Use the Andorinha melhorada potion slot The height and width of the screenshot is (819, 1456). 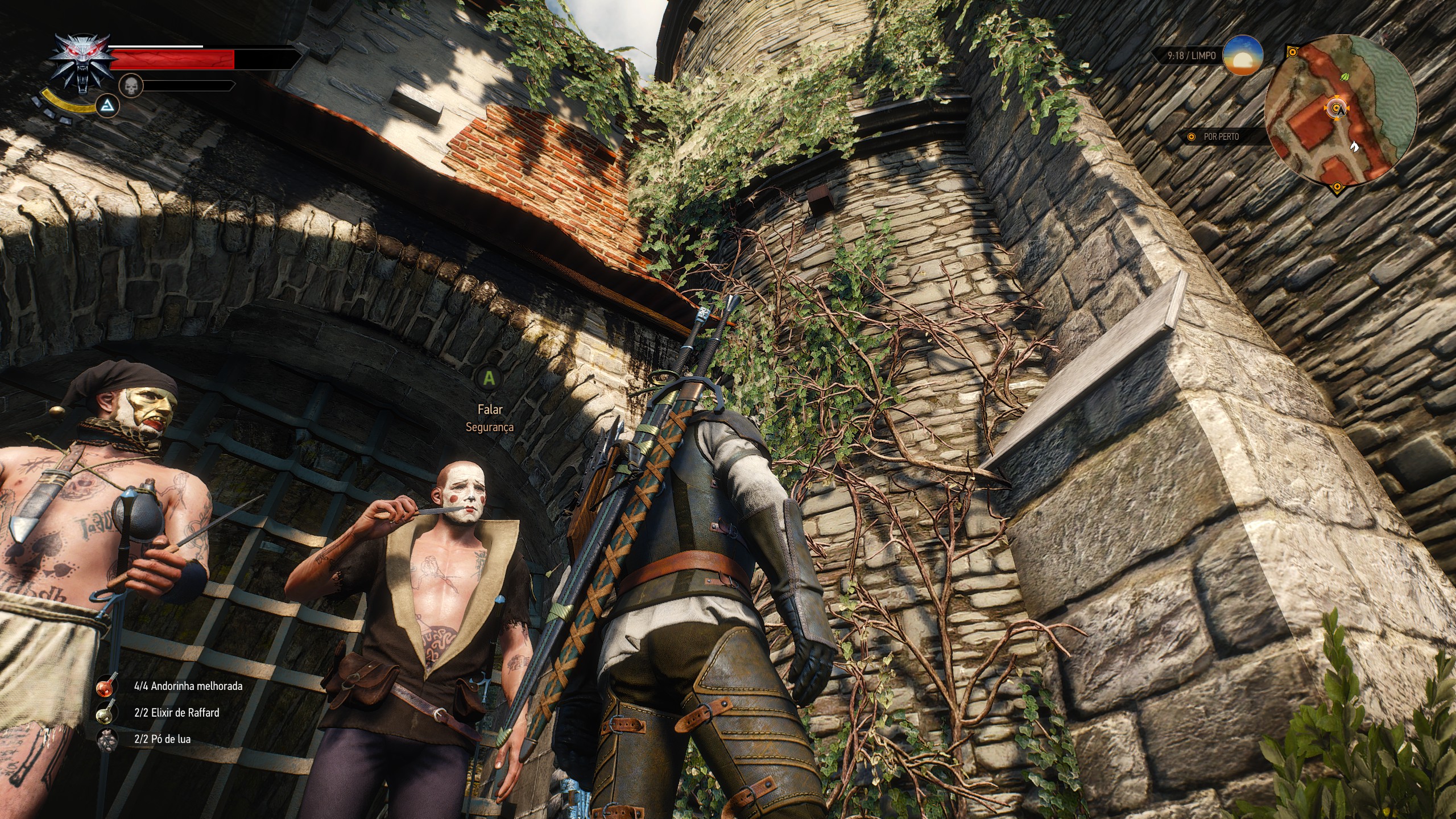point(106,686)
